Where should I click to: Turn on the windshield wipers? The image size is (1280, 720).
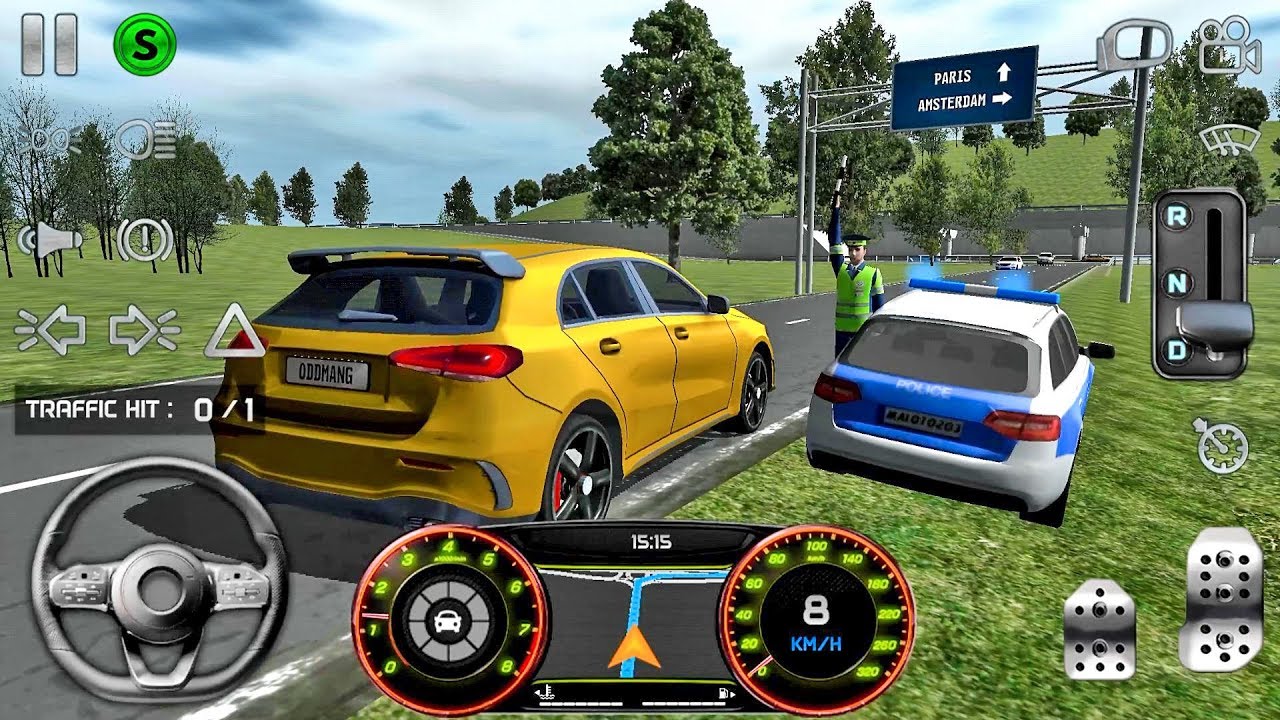coord(1229,141)
